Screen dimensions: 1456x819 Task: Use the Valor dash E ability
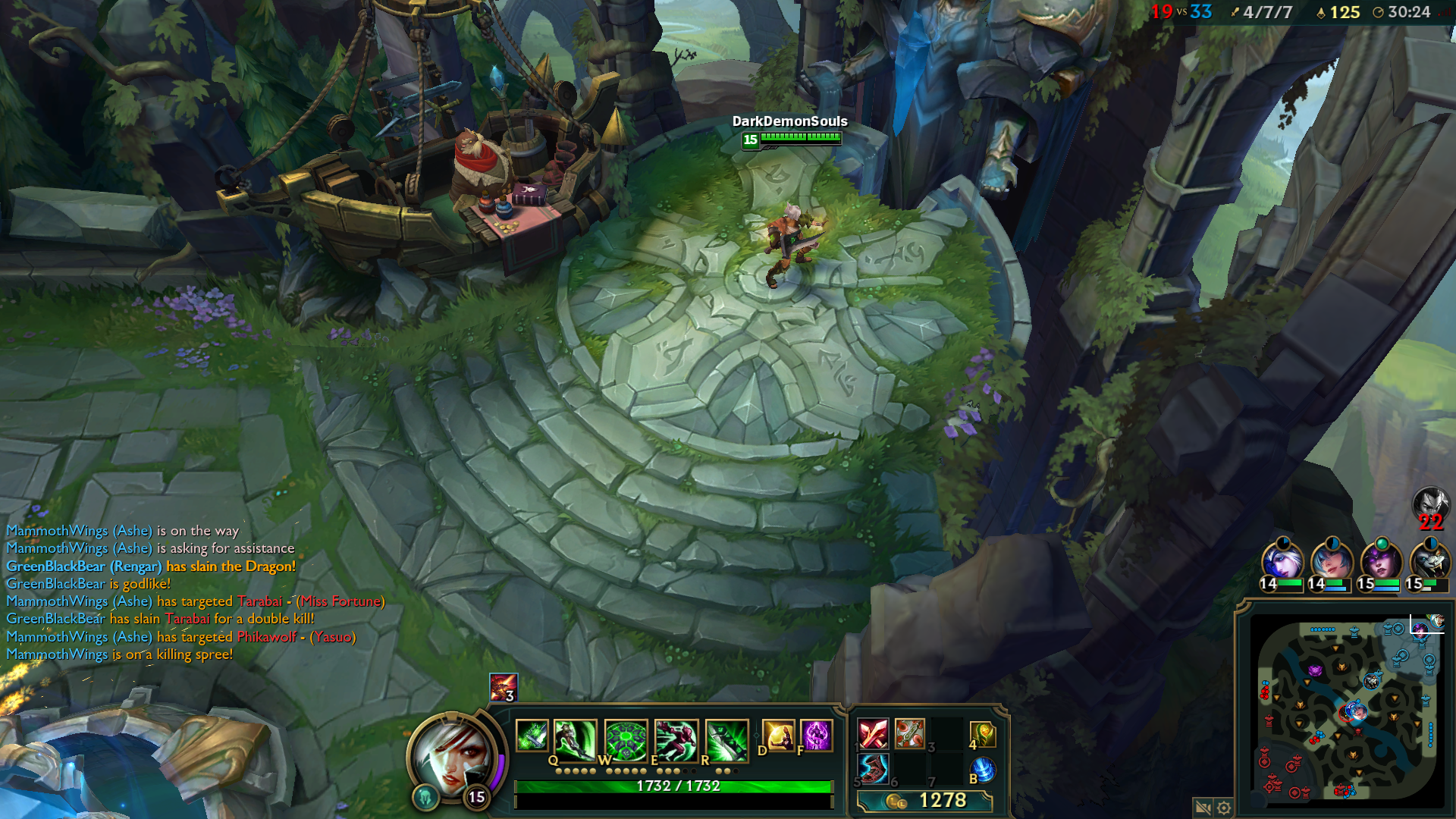coord(676,739)
